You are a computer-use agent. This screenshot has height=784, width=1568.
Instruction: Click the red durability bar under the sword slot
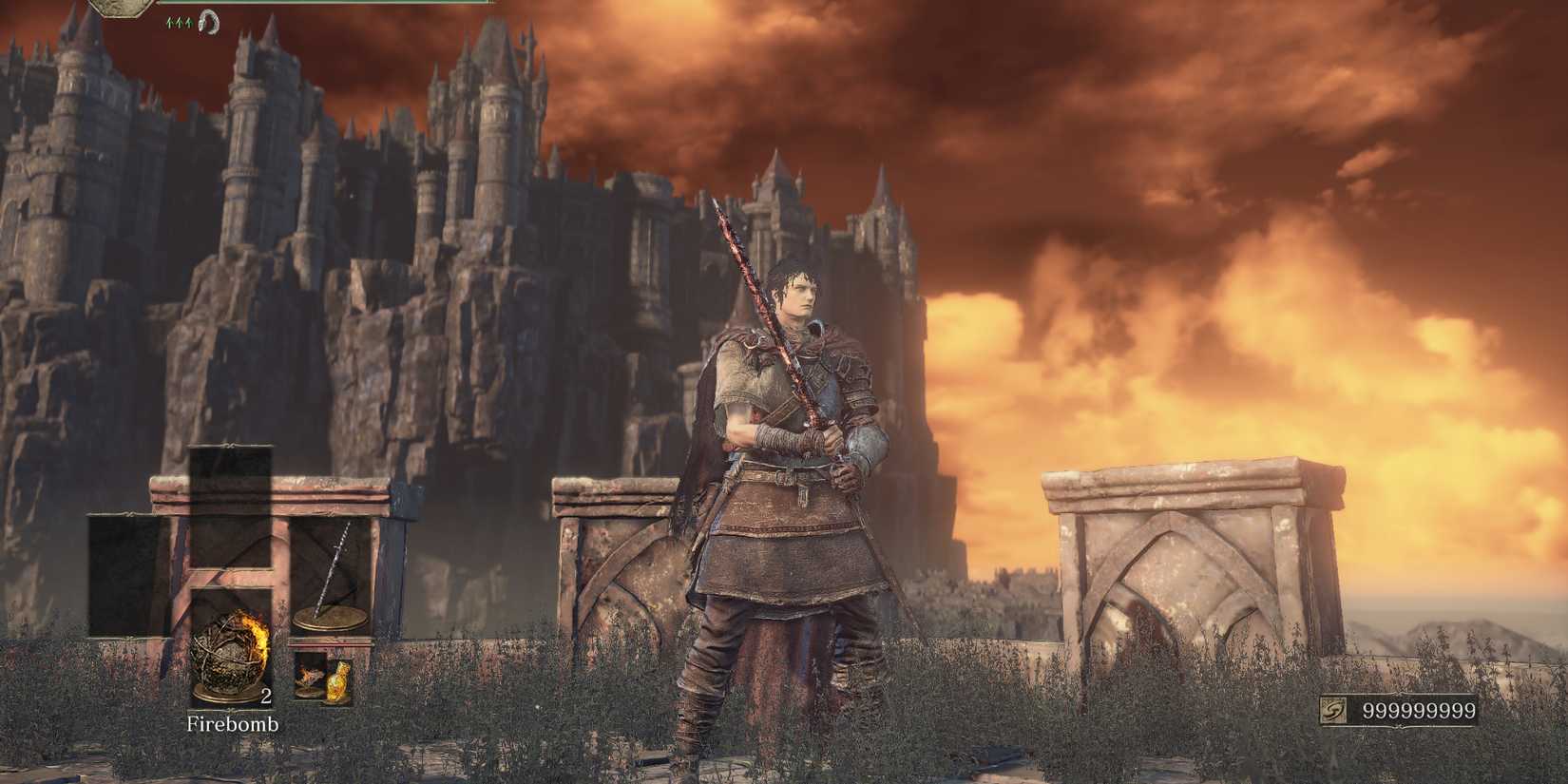329,644
